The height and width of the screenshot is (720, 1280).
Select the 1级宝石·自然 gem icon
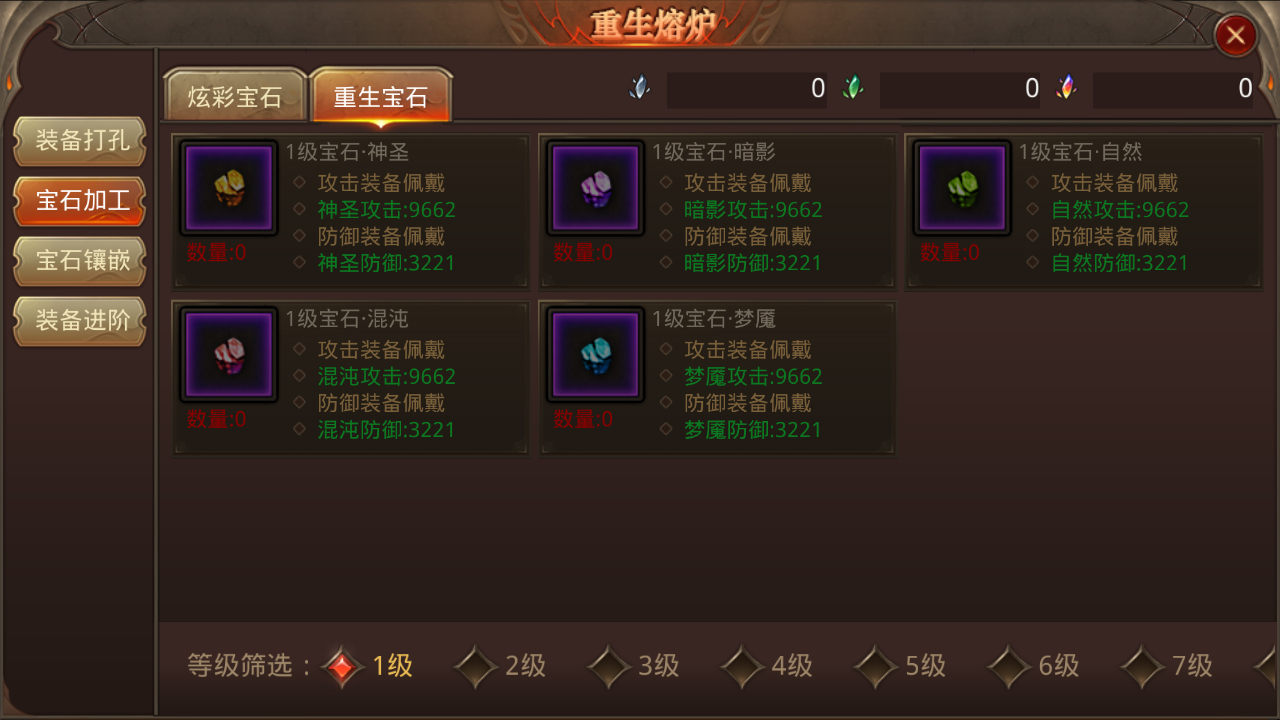(961, 187)
